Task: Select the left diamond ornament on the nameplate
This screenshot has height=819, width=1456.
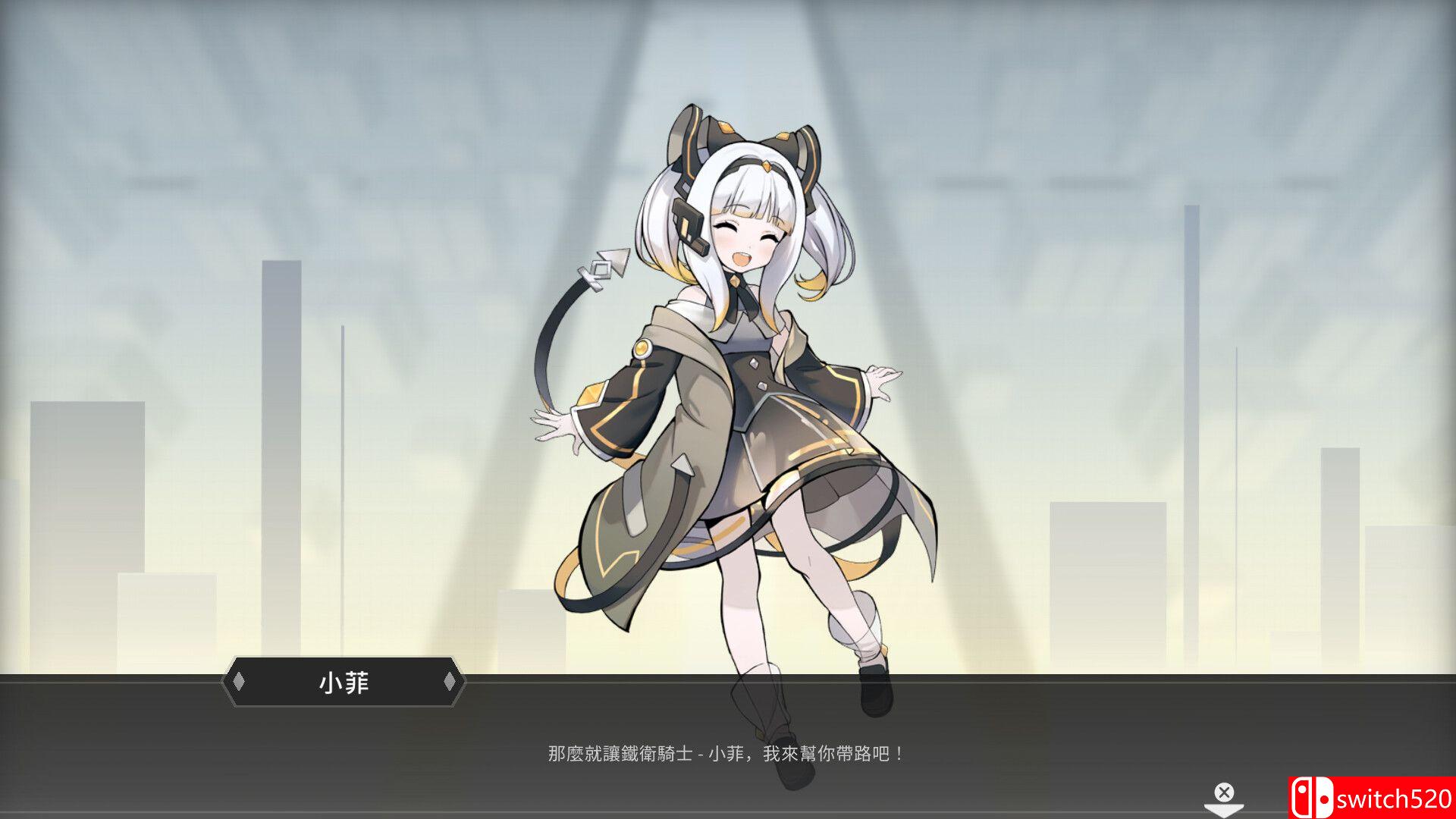Action: coord(239,682)
